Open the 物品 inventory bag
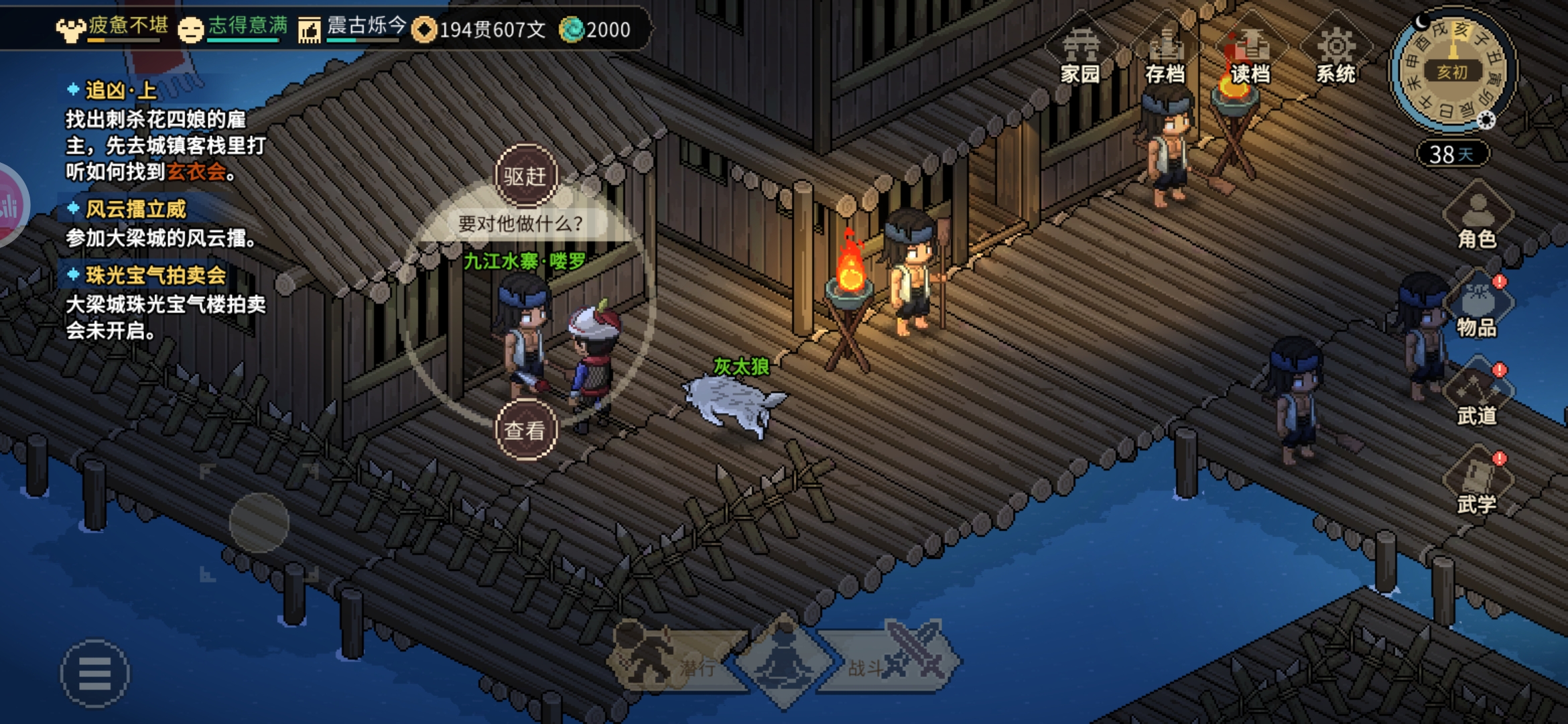The width and height of the screenshot is (1568, 724). (x=1477, y=310)
